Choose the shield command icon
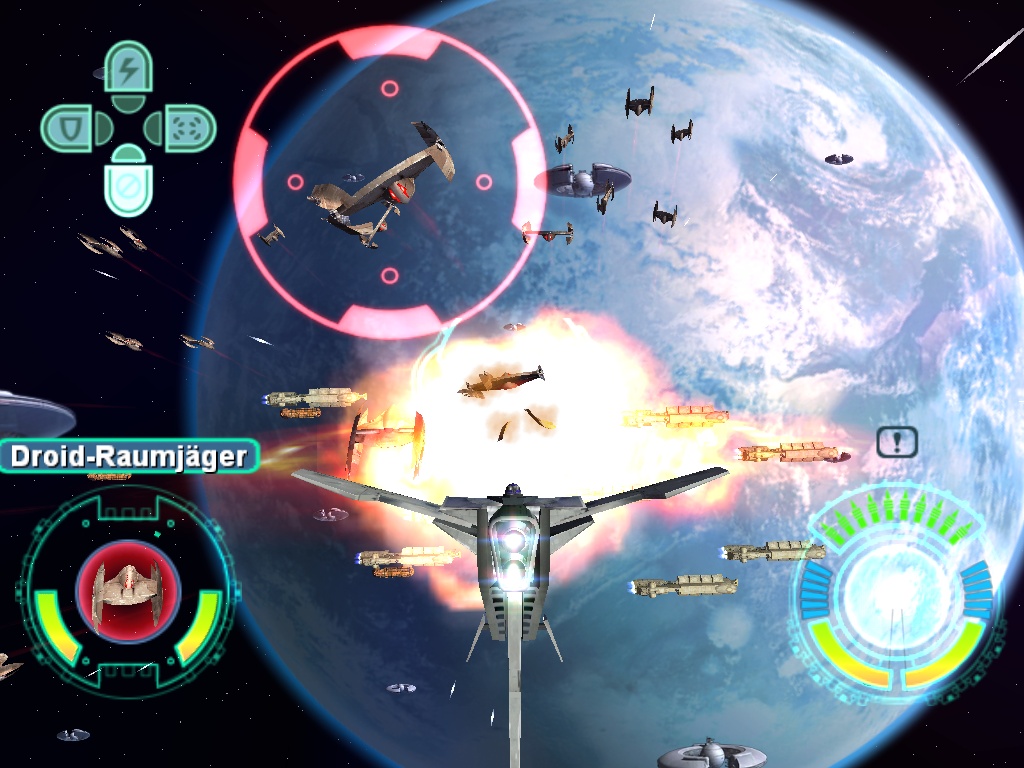The image size is (1024, 768). click(x=69, y=128)
